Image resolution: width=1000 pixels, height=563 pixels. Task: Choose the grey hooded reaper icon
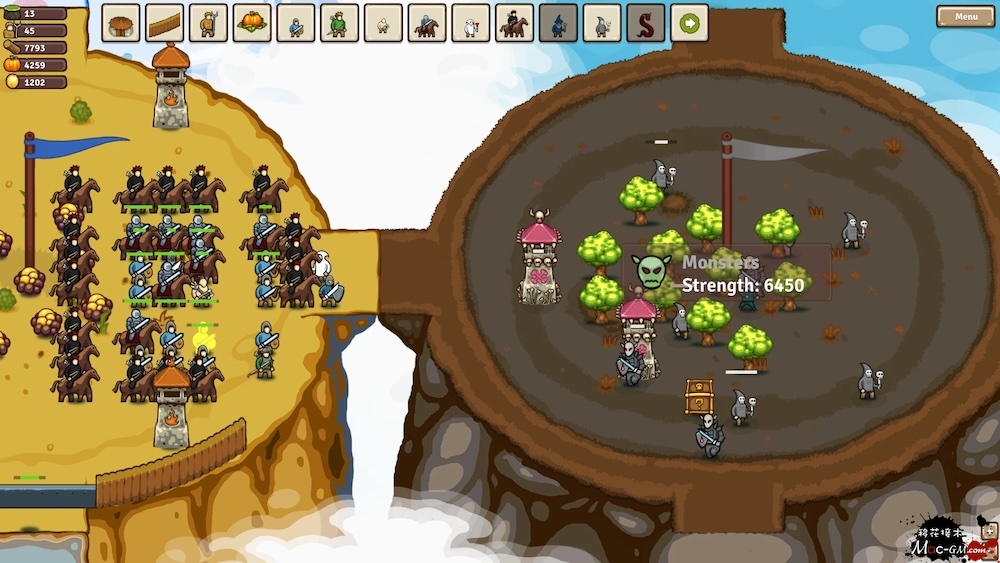602,23
